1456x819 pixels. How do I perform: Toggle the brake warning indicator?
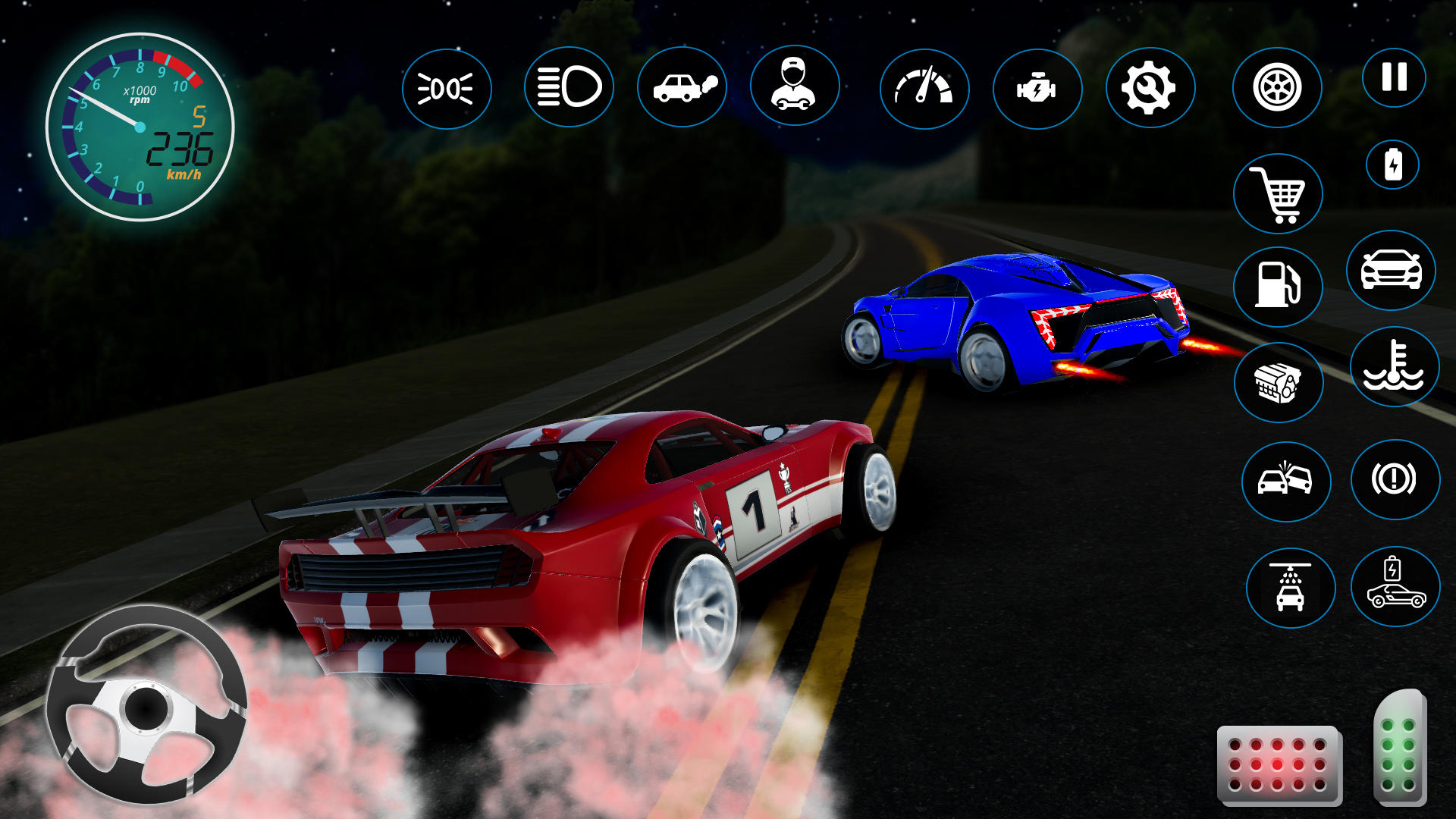point(1395,482)
